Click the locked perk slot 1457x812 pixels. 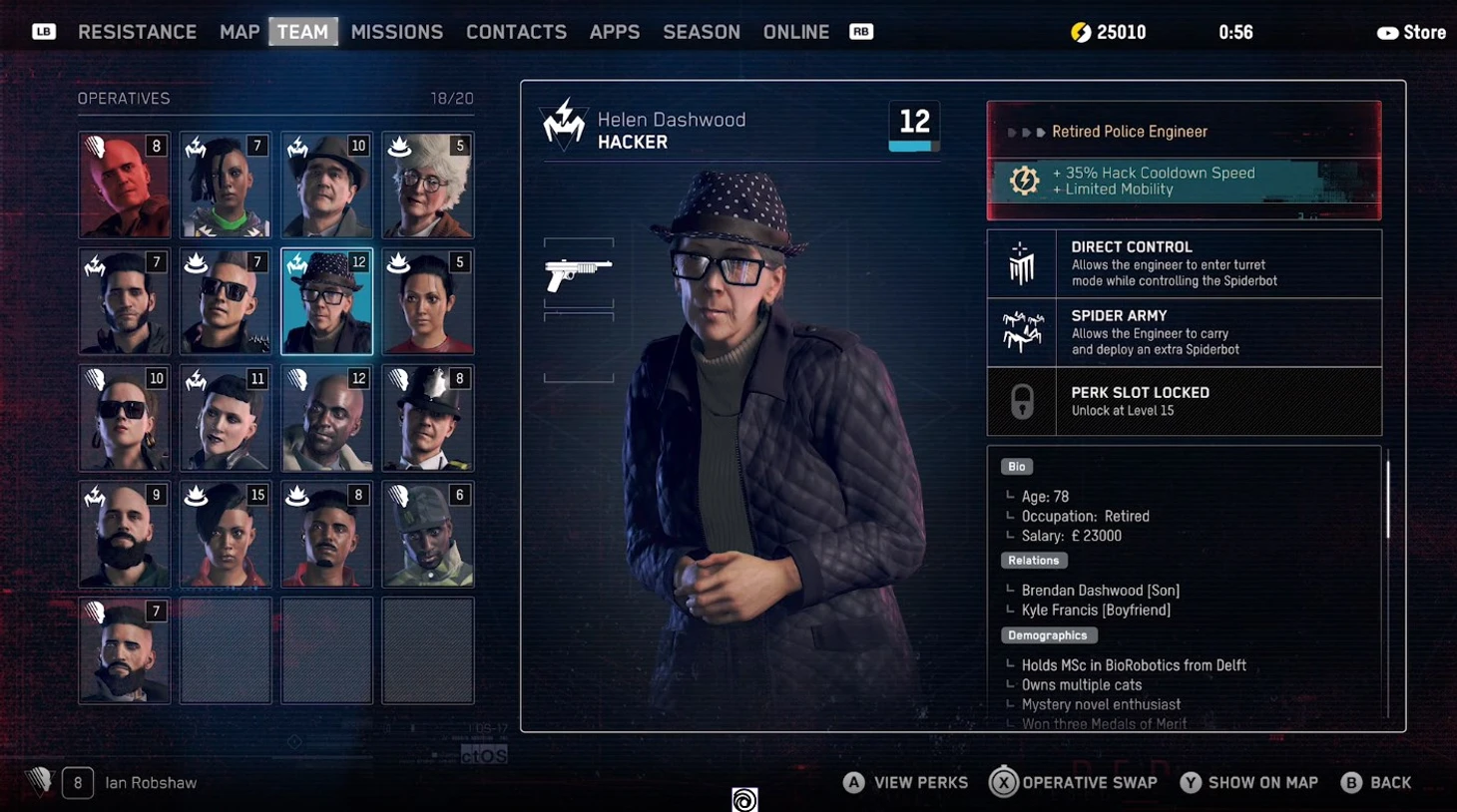(x=1184, y=401)
